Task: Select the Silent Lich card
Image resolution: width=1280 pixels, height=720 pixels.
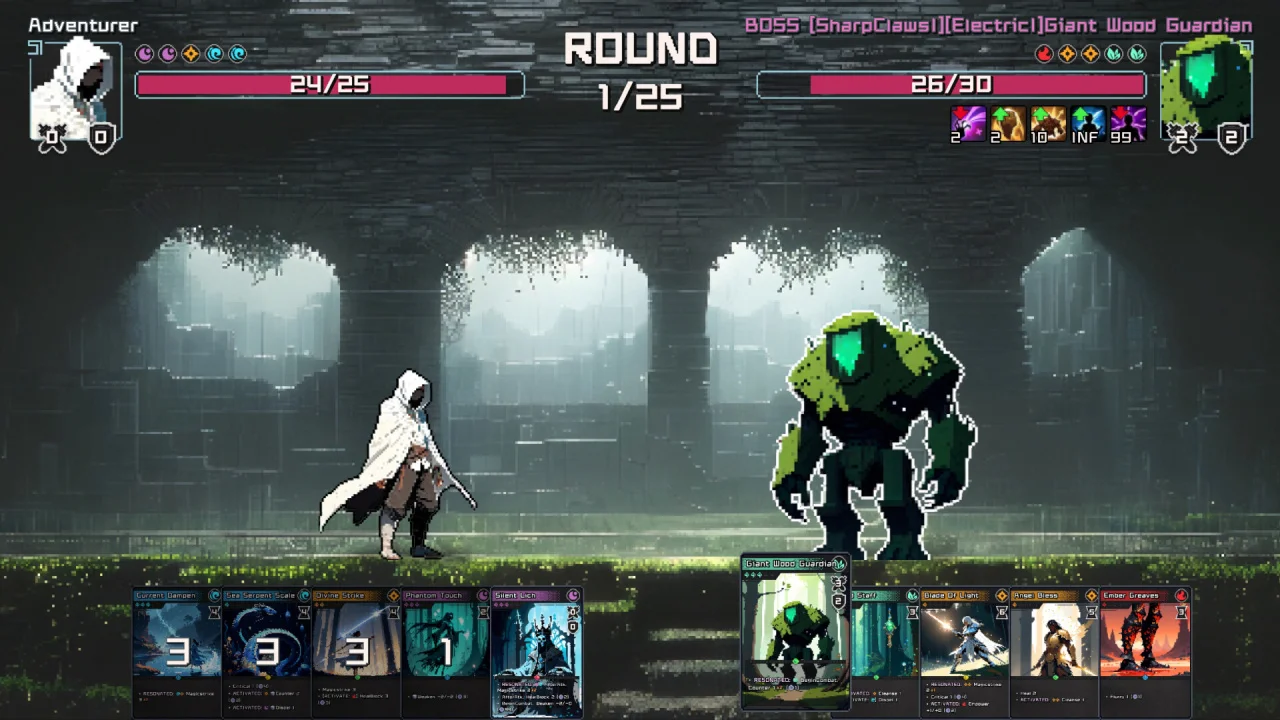Action: pyautogui.click(x=537, y=650)
